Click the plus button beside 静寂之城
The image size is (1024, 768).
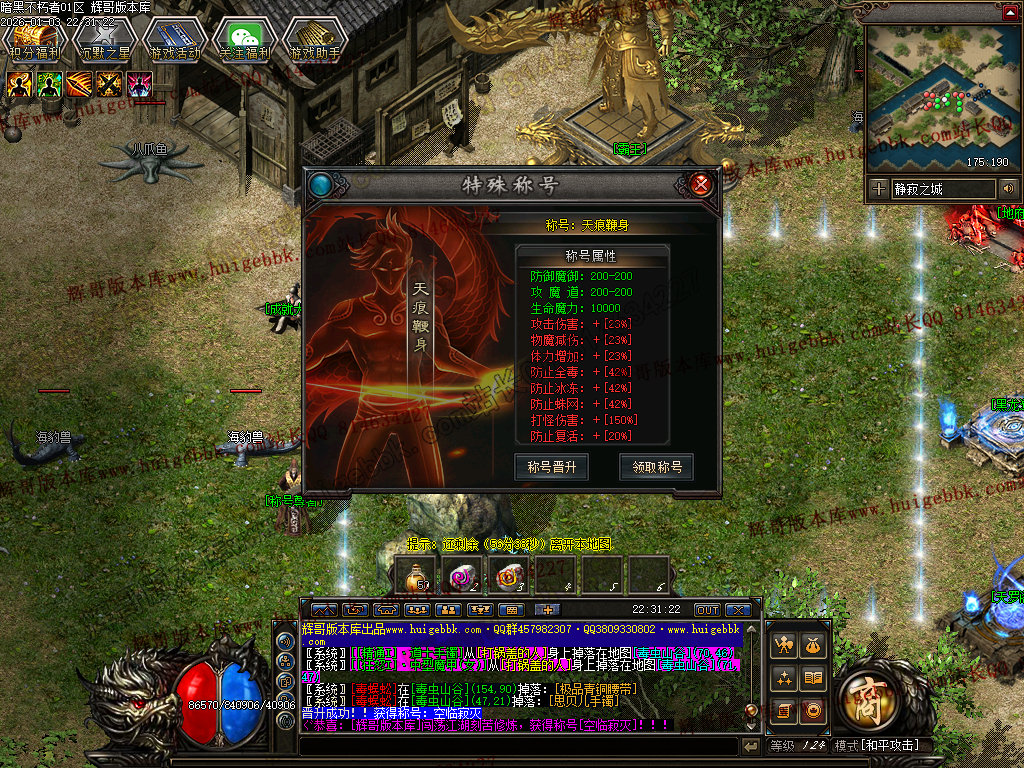pos(879,188)
